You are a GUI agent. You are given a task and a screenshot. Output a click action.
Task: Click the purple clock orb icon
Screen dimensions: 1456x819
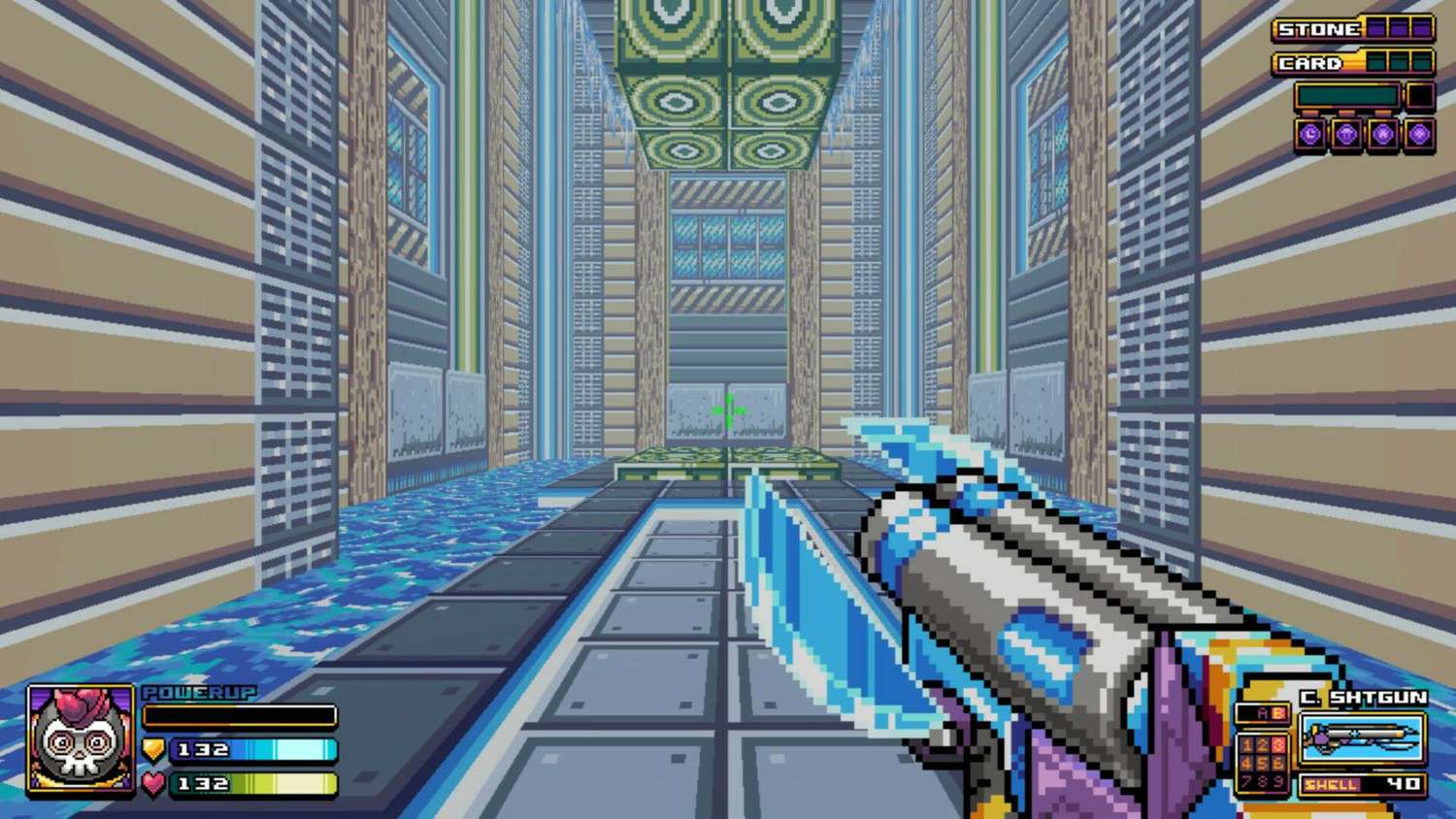(1310, 135)
